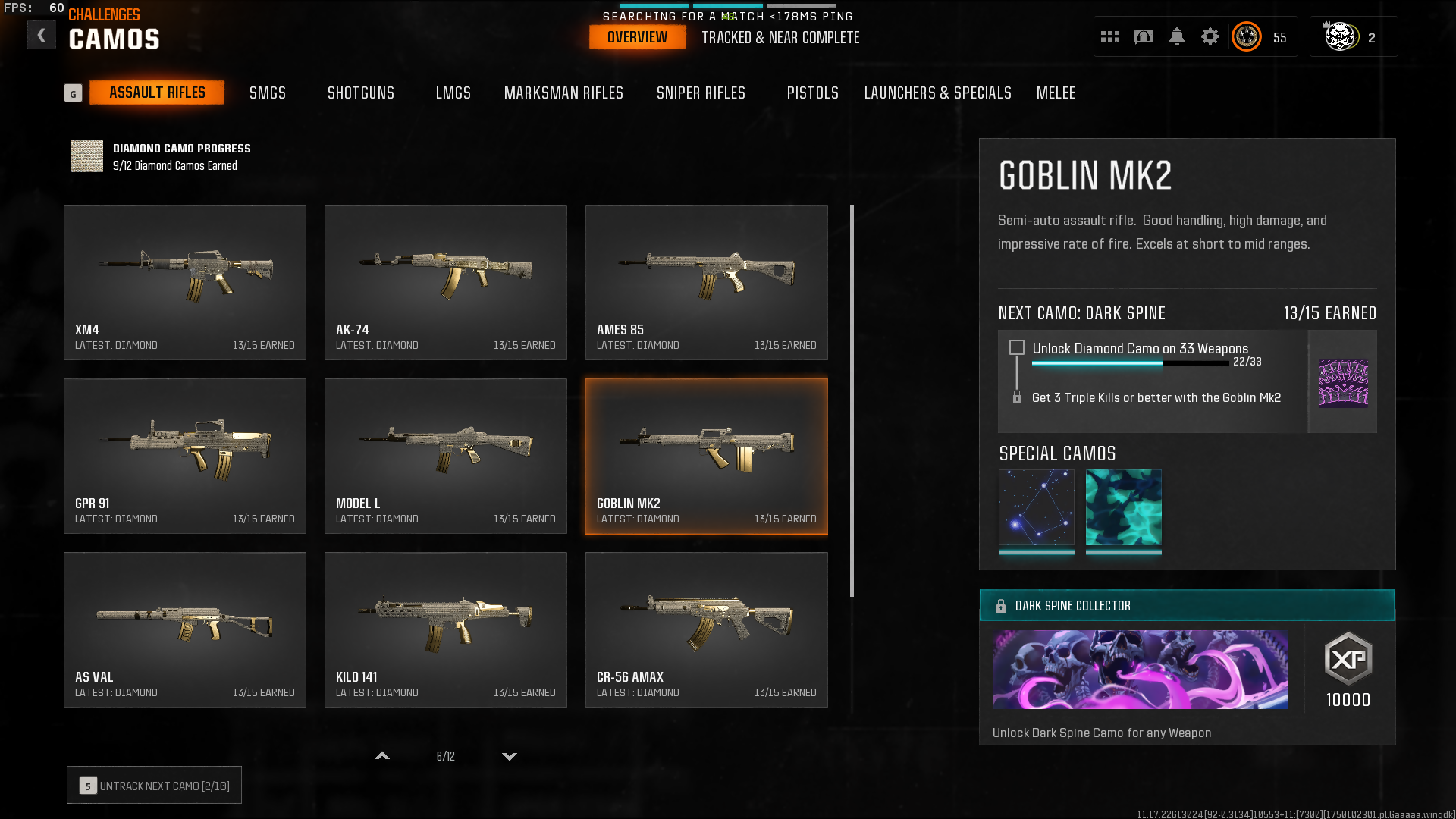Select the teal special camo swatch
The image size is (1456, 819).
pos(1123,507)
